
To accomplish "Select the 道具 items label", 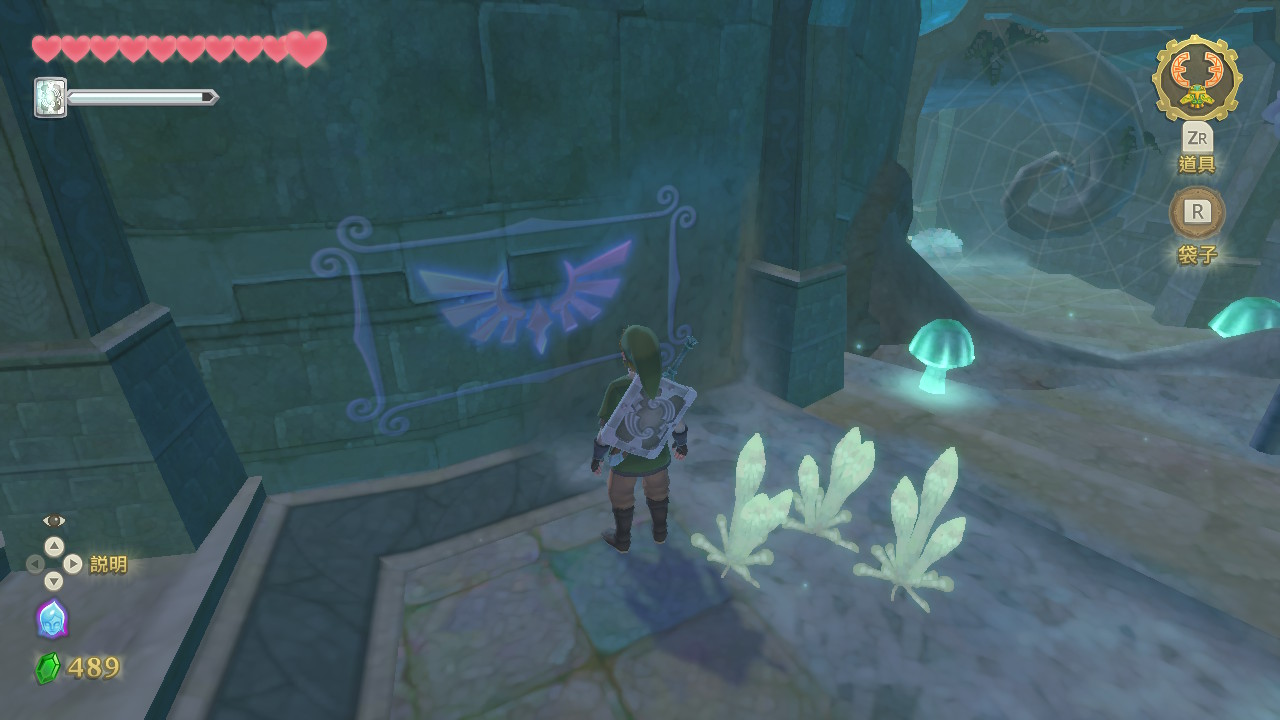I will click(x=1197, y=165).
